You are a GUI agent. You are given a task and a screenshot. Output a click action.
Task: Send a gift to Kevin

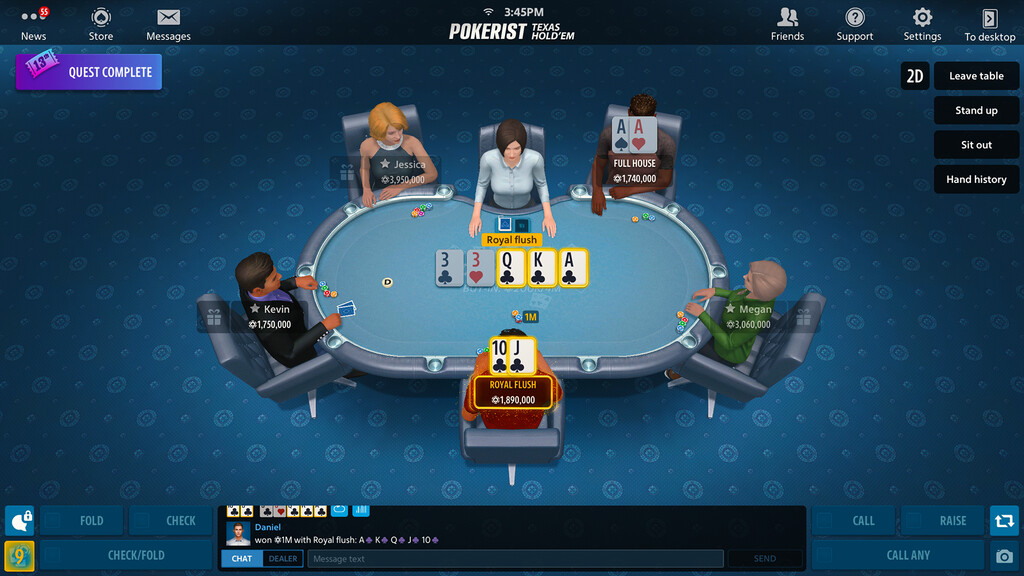point(214,317)
